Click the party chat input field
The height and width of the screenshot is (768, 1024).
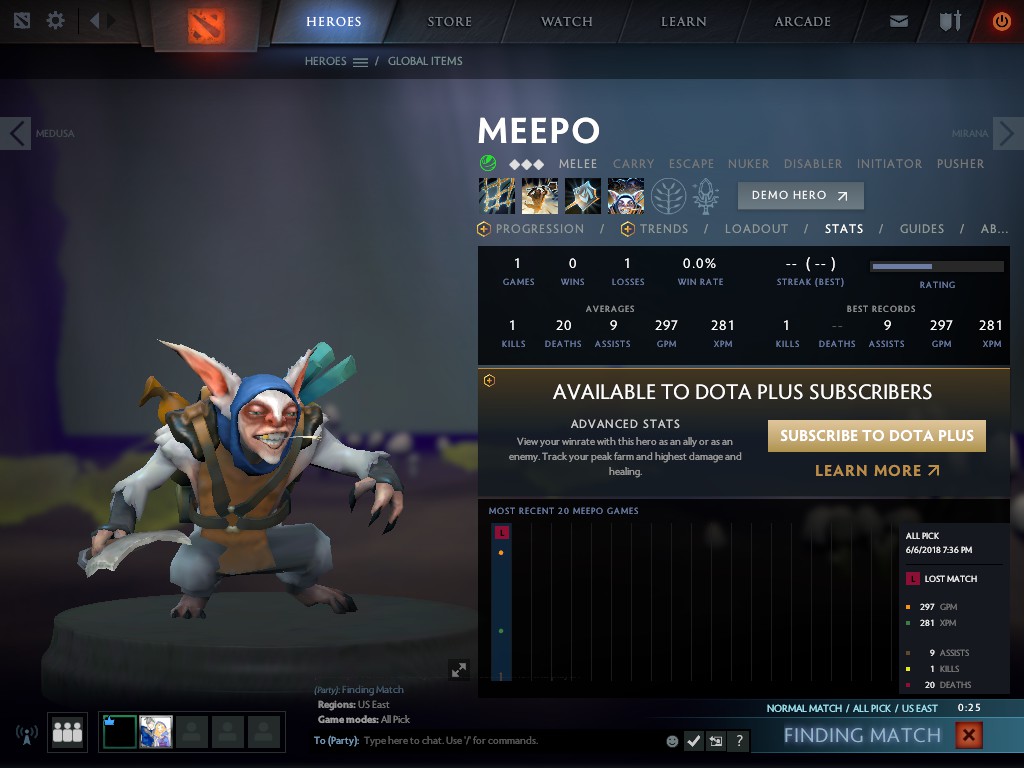tap(500, 741)
